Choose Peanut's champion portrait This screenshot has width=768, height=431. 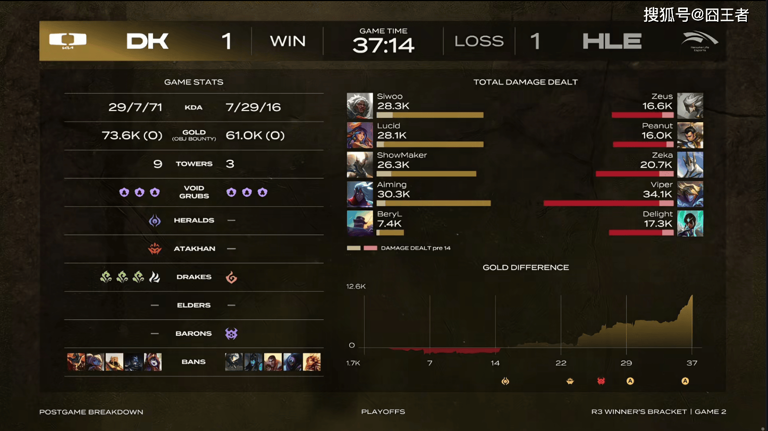[690, 134]
